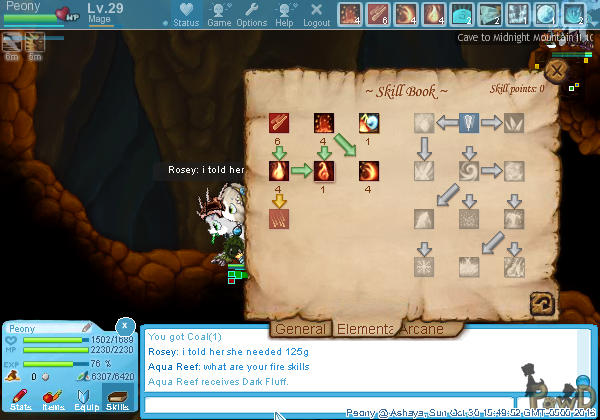Close the Peony status panel
Screen dimensions: 600x420
(123, 326)
